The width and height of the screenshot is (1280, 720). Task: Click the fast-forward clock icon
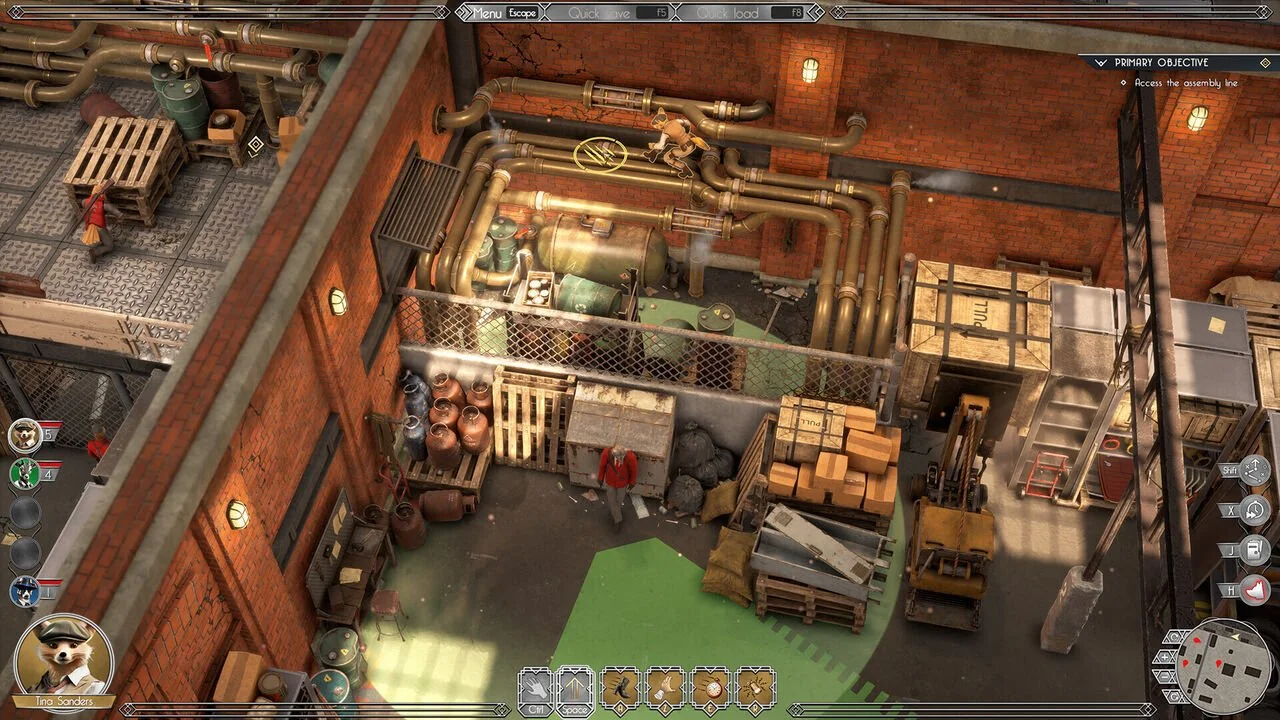(x=1254, y=510)
